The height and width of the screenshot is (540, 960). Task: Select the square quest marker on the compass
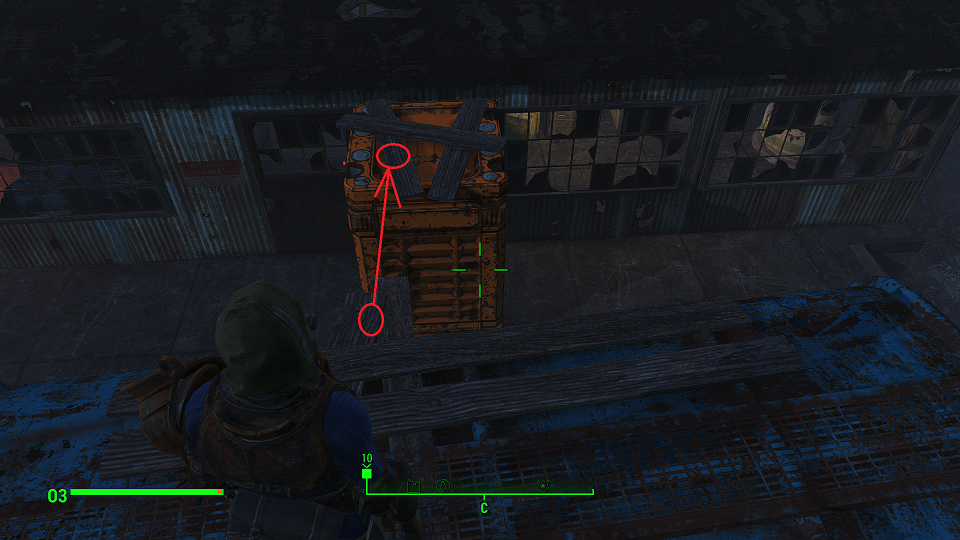click(x=367, y=474)
